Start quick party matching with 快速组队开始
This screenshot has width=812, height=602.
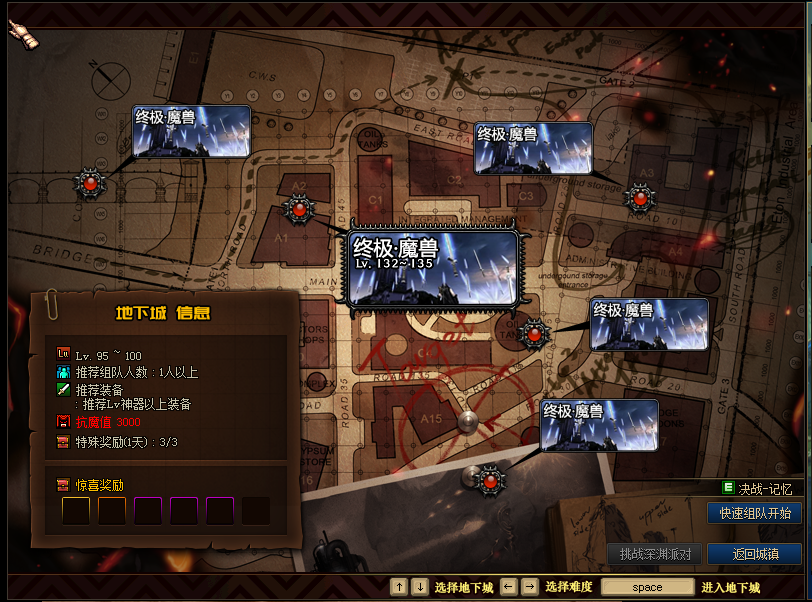tap(754, 514)
